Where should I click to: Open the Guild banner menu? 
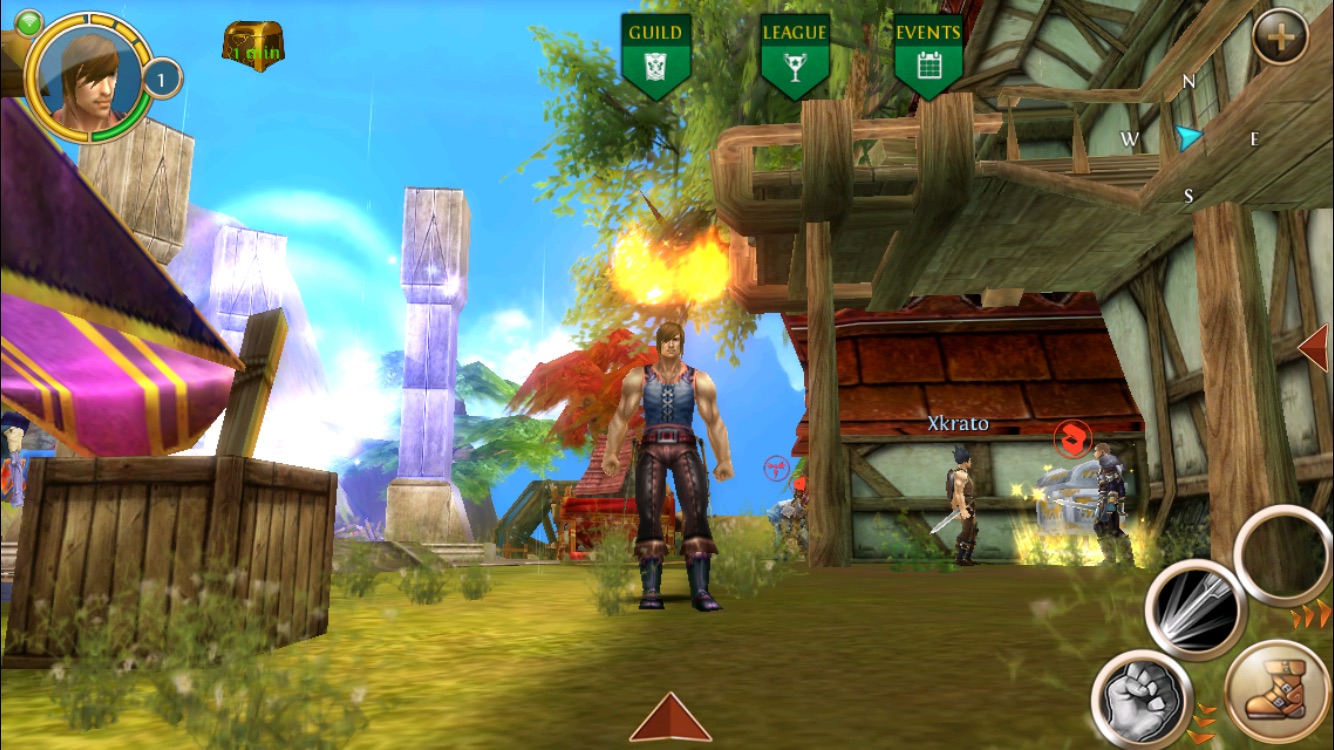656,56
